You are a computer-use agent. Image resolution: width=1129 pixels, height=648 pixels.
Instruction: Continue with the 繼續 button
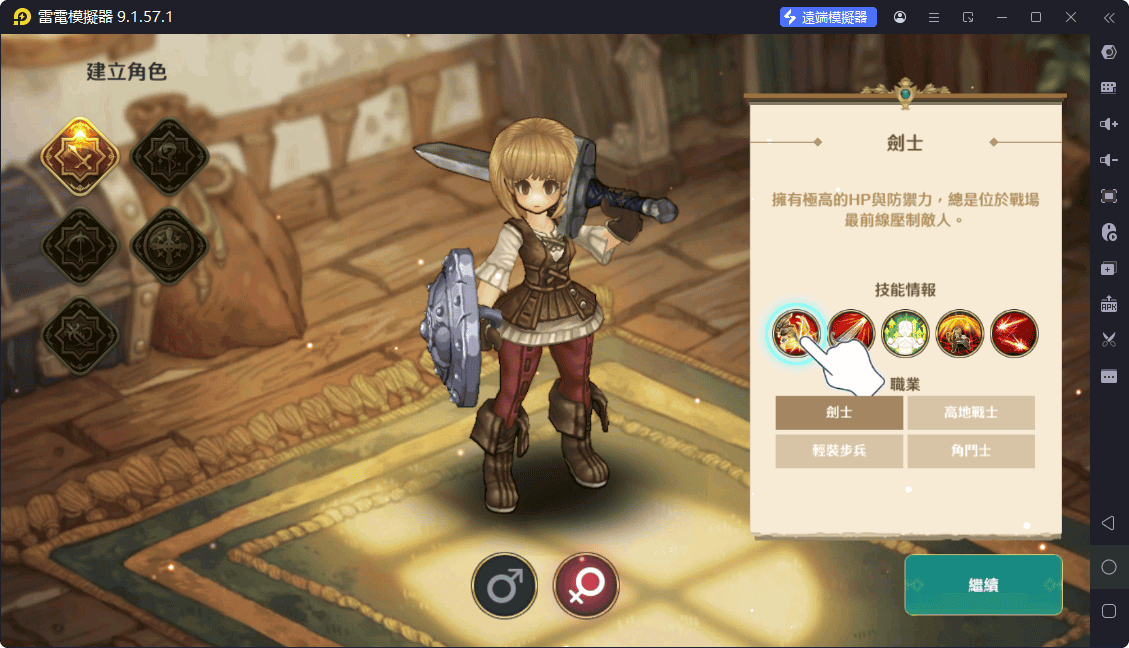983,585
